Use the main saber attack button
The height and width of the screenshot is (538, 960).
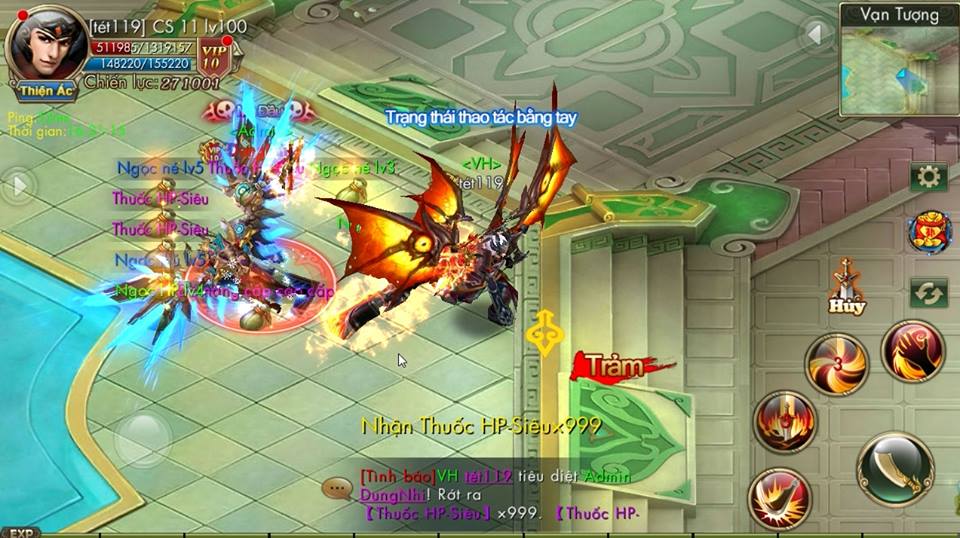[x=894, y=469]
